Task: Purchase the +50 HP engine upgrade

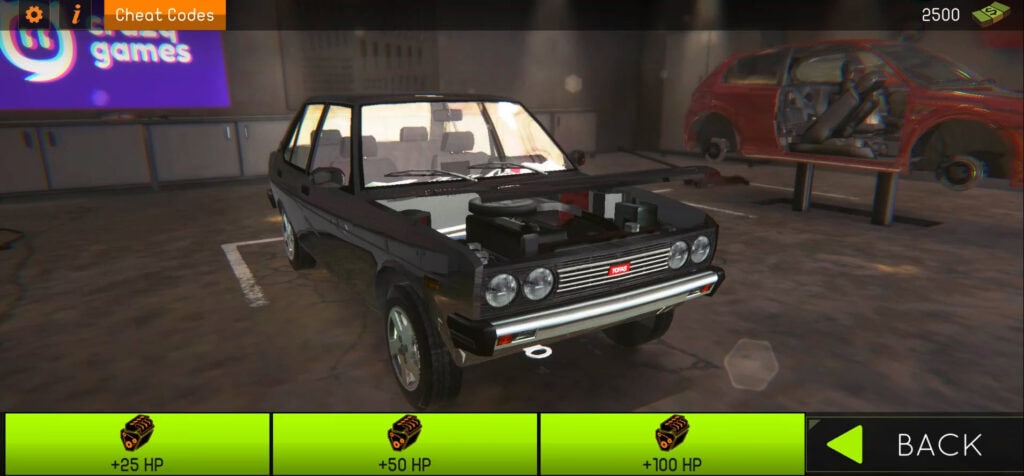Action: [404, 444]
